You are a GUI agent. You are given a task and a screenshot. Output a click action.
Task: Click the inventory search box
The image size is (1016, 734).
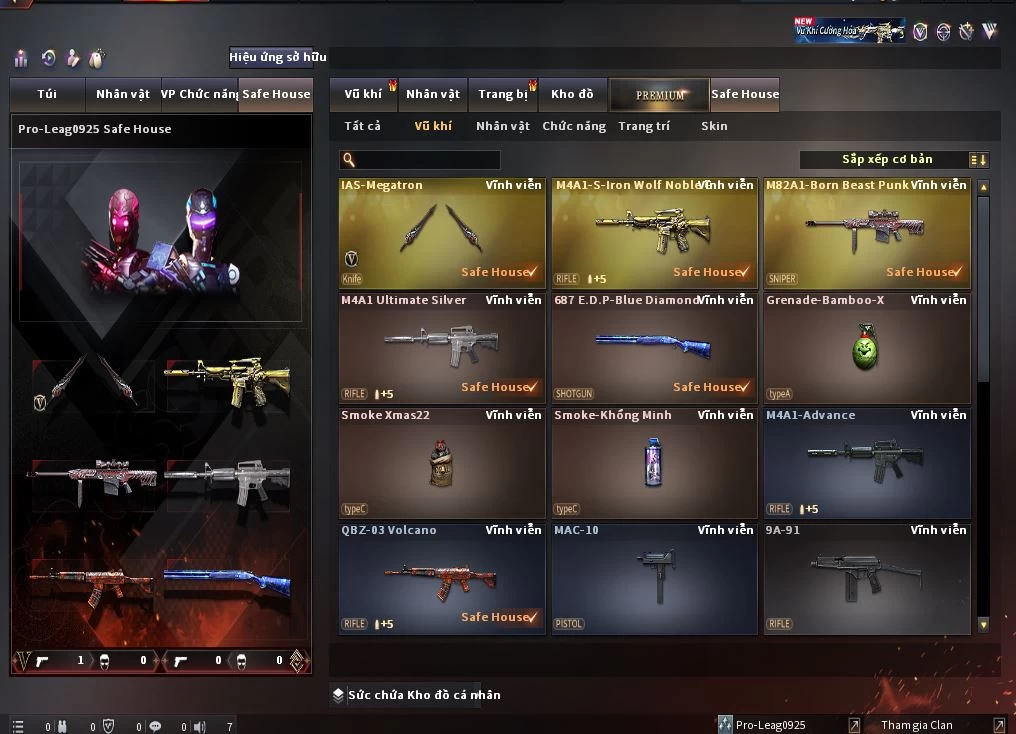point(420,160)
